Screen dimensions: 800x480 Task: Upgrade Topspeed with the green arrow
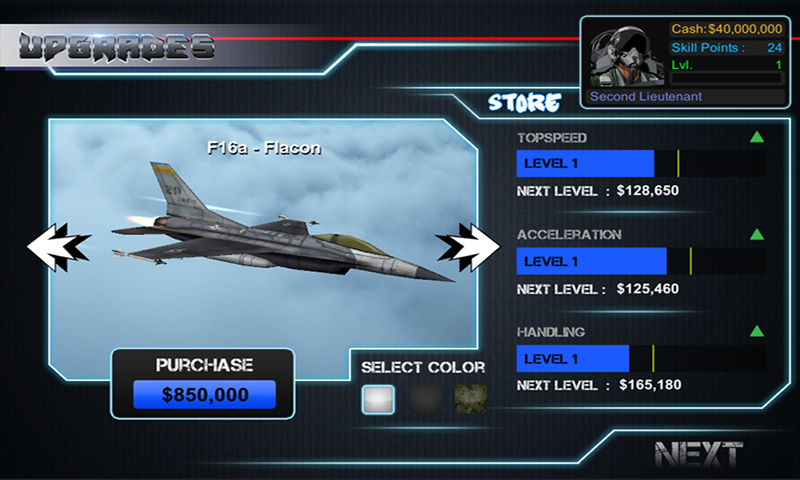(757, 137)
